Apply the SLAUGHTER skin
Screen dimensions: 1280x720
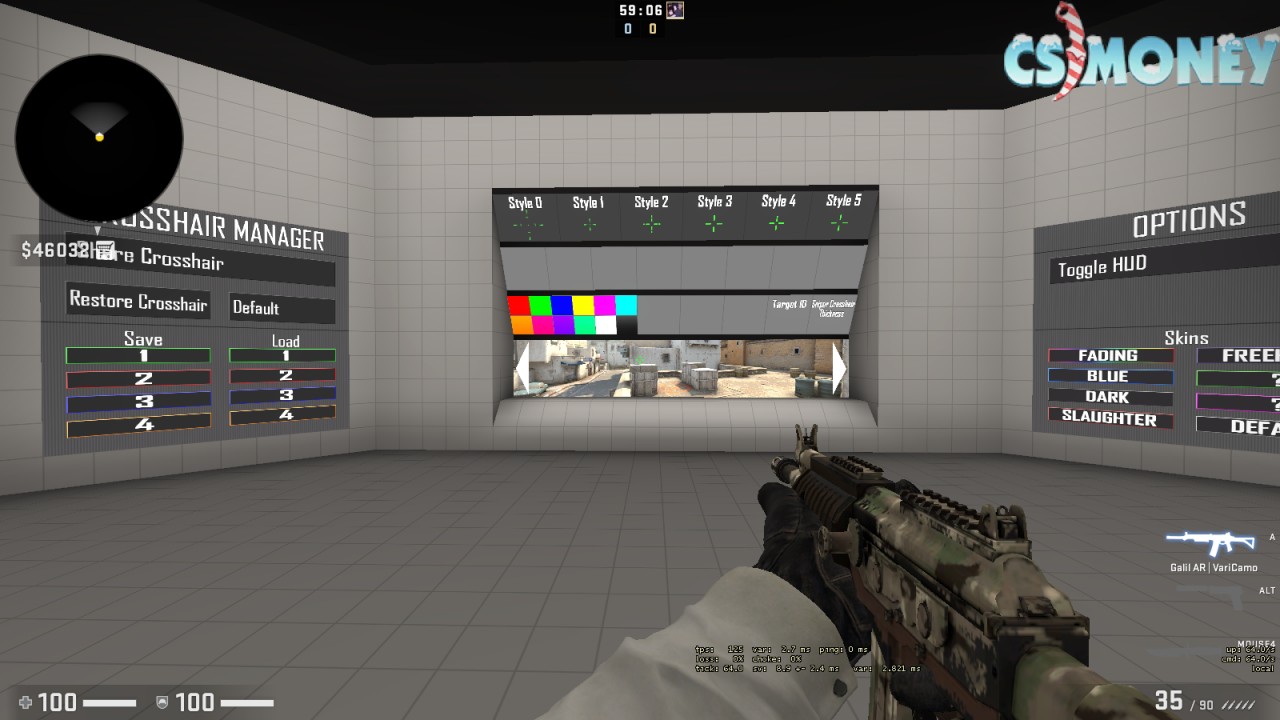pyautogui.click(x=1110, y=418)
